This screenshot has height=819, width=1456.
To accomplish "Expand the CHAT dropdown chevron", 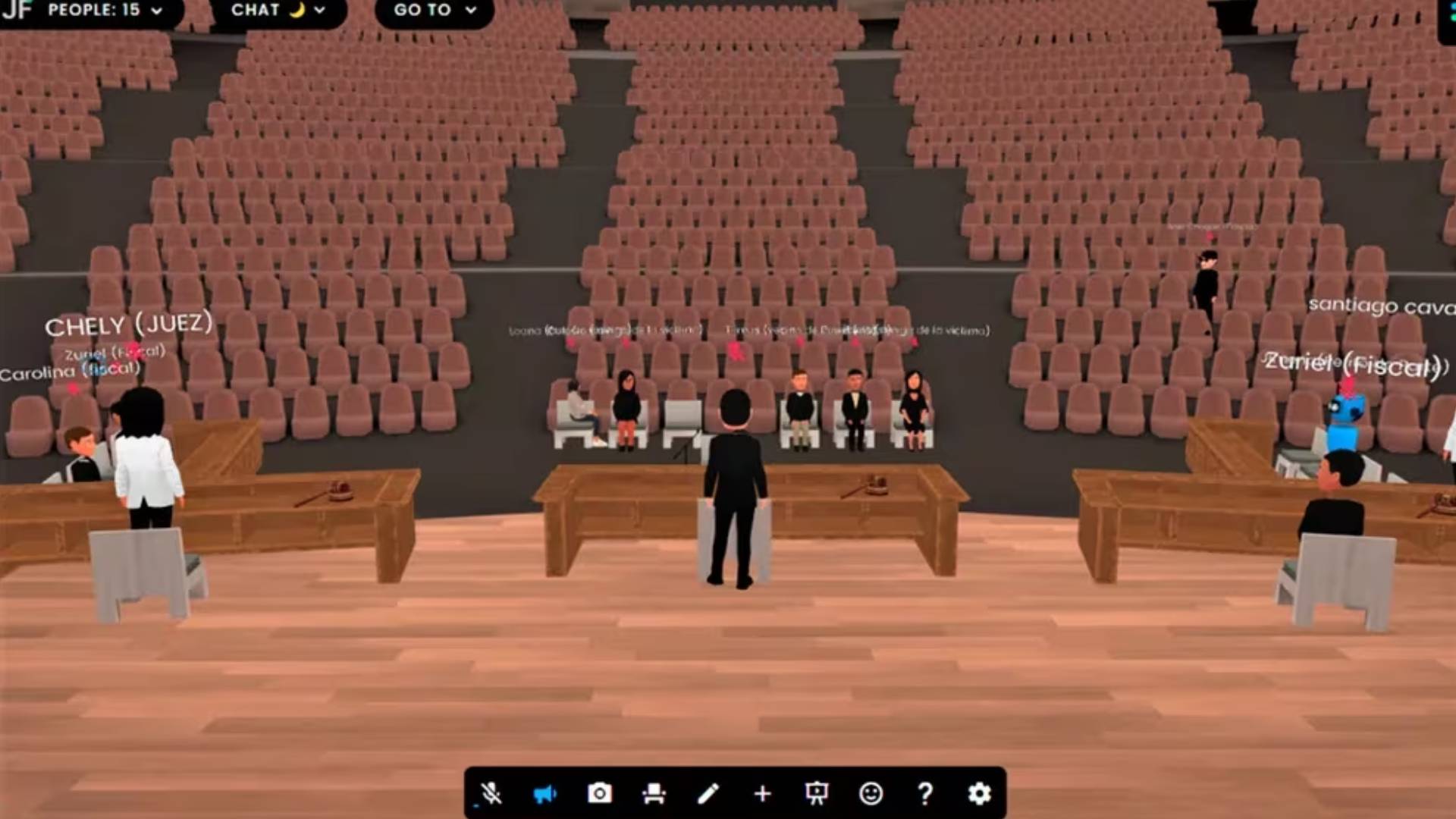I will coord(318,11).
